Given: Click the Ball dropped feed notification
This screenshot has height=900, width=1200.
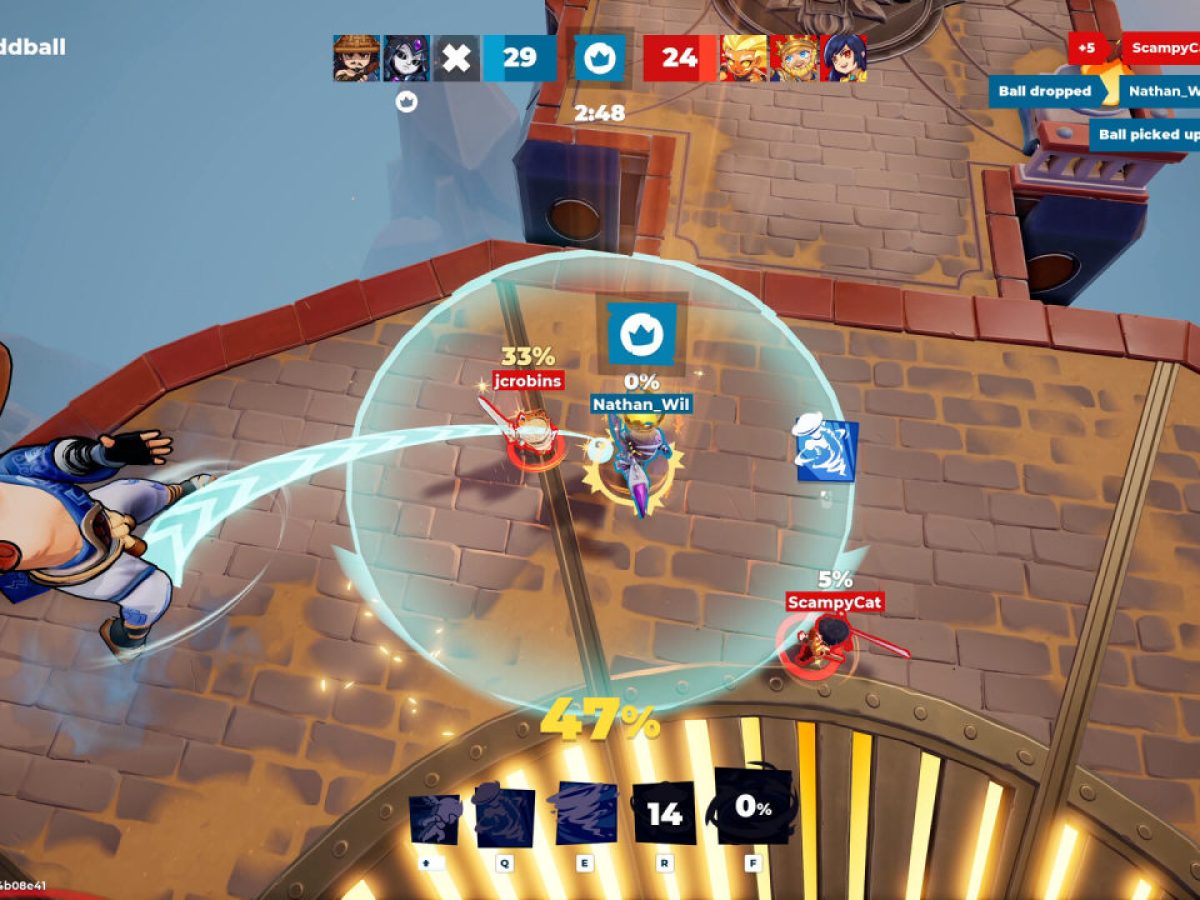Looking at the screenshot, I should pyautogui.click(x=1045, y=91).
